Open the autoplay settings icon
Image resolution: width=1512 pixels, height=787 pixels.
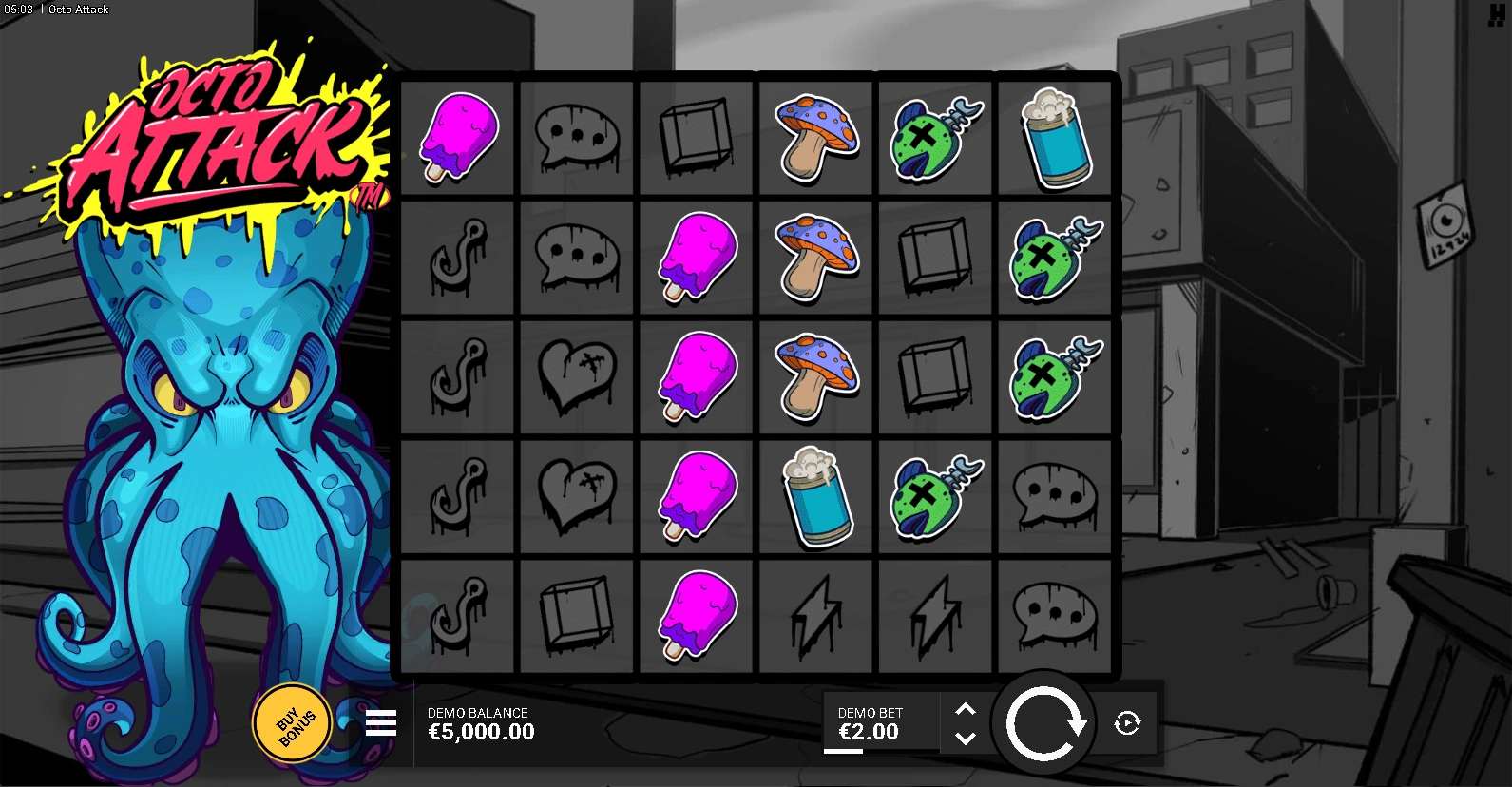click(1127, 723)
